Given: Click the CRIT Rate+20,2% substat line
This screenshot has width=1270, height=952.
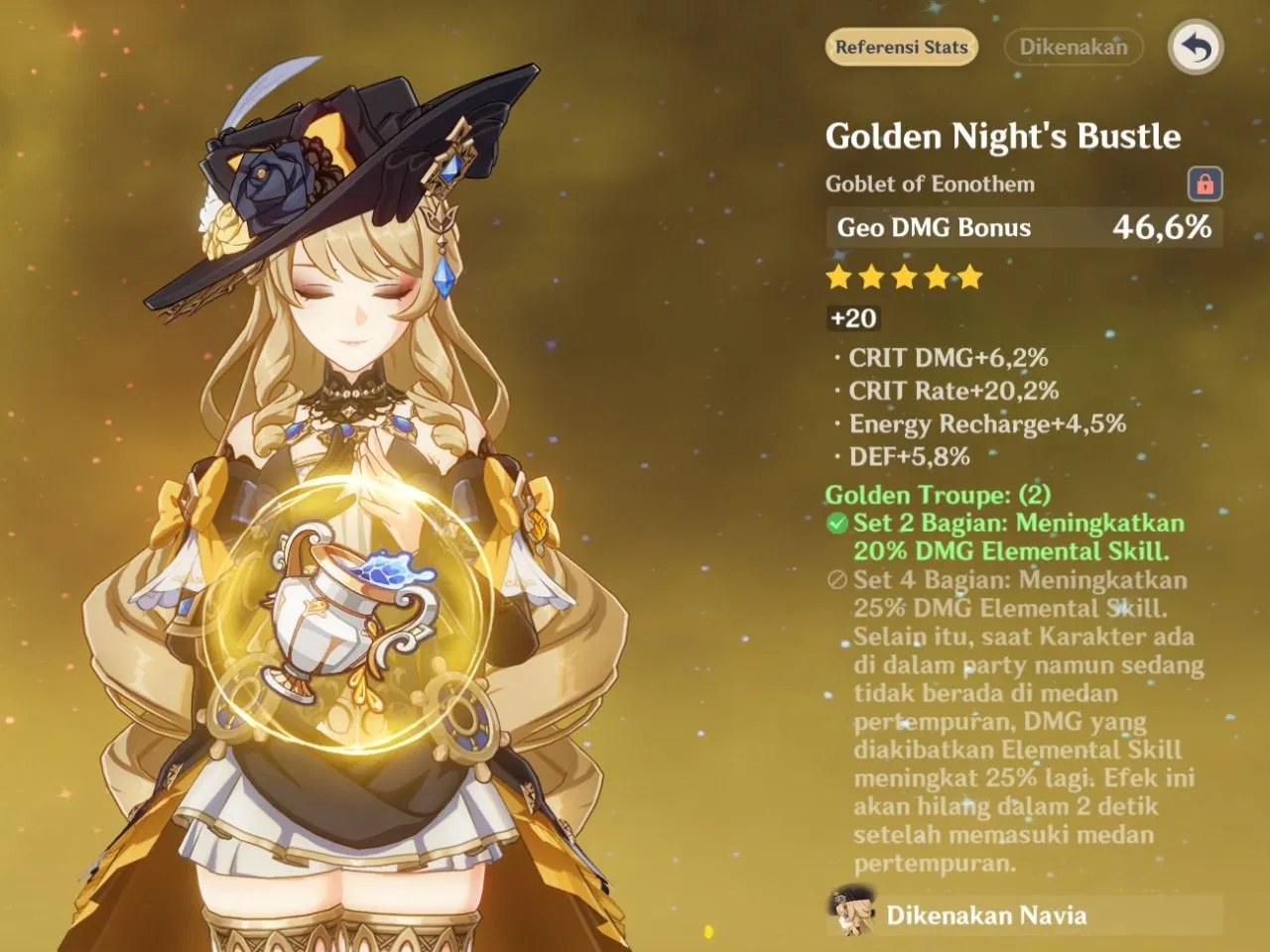Looking at the screenshot, I should pos(952,391).
